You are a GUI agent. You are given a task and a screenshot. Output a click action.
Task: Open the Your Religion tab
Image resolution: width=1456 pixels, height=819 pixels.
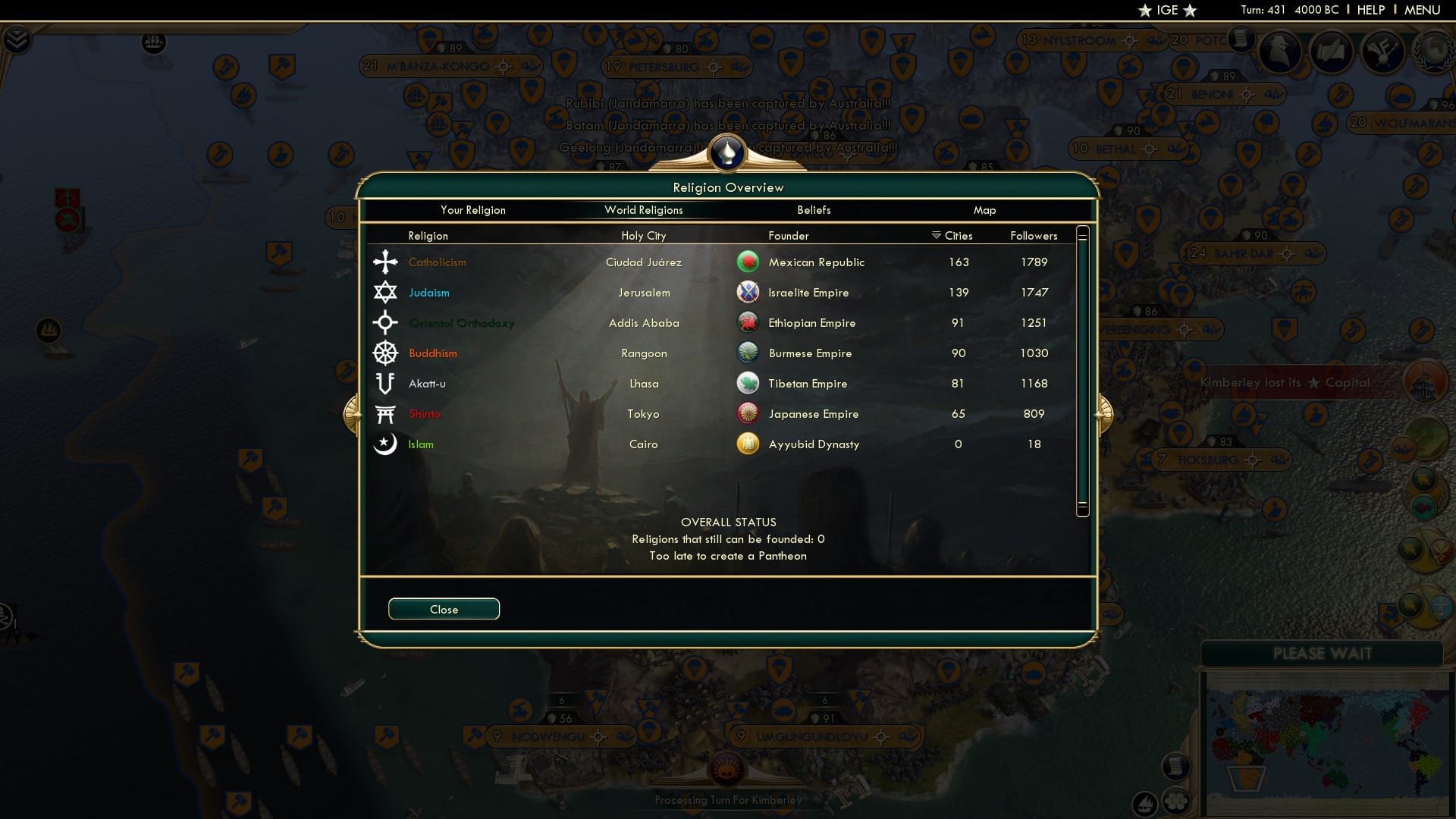coord(473,210)
